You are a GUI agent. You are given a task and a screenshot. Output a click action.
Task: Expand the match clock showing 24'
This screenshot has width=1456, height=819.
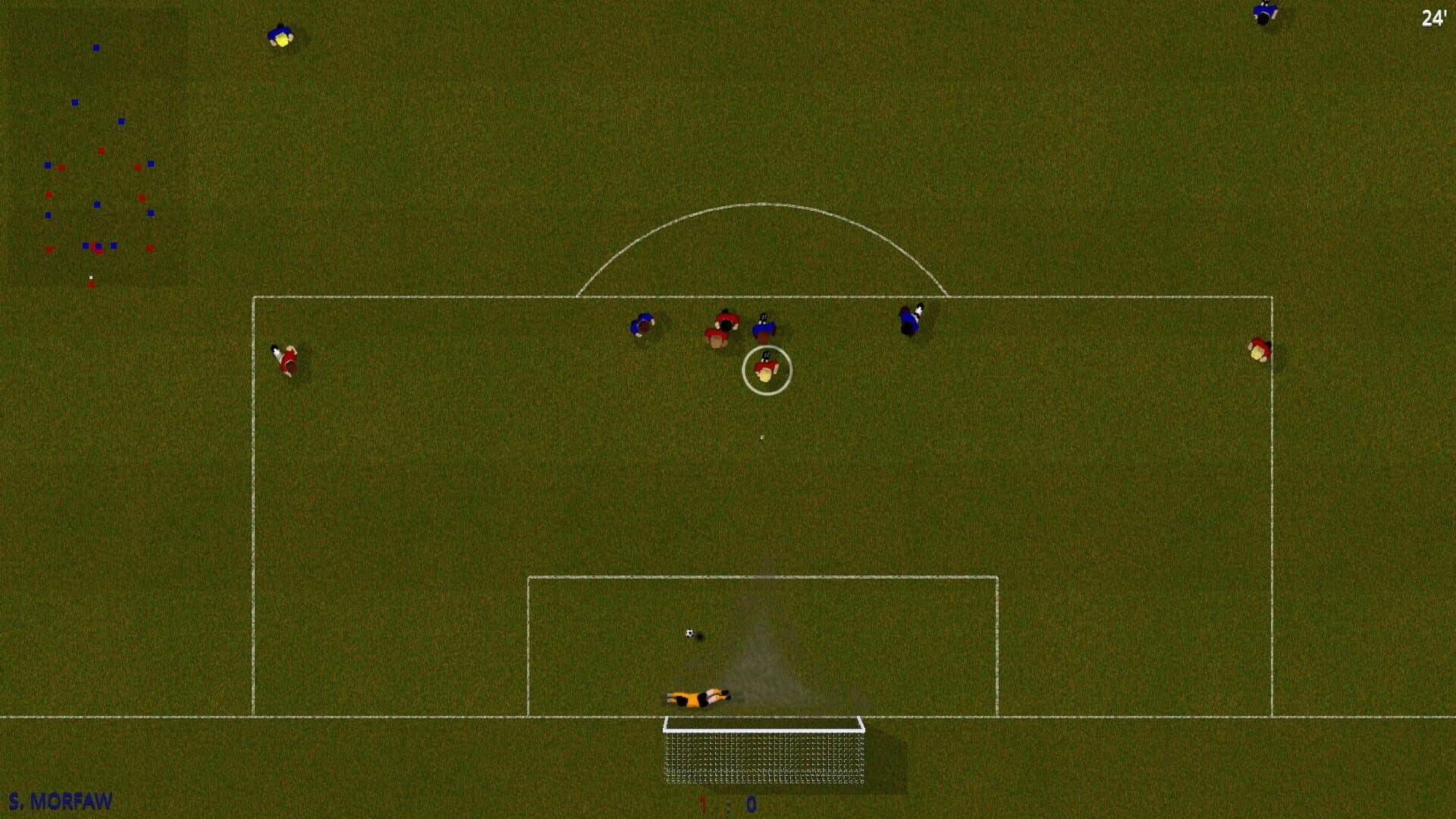(x=1433, y=17)
